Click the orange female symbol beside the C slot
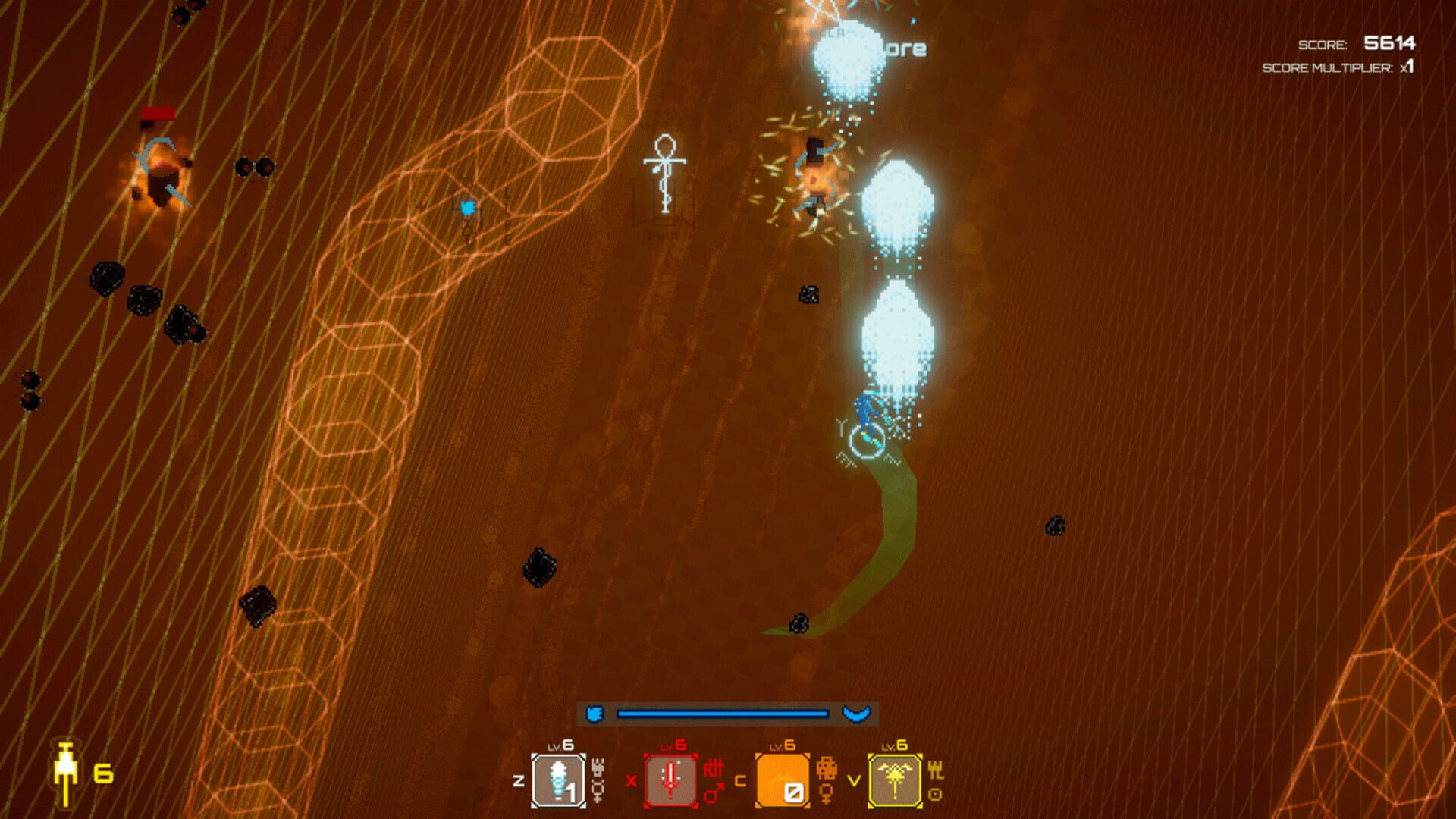1456x819 pixels. (827, 794)
